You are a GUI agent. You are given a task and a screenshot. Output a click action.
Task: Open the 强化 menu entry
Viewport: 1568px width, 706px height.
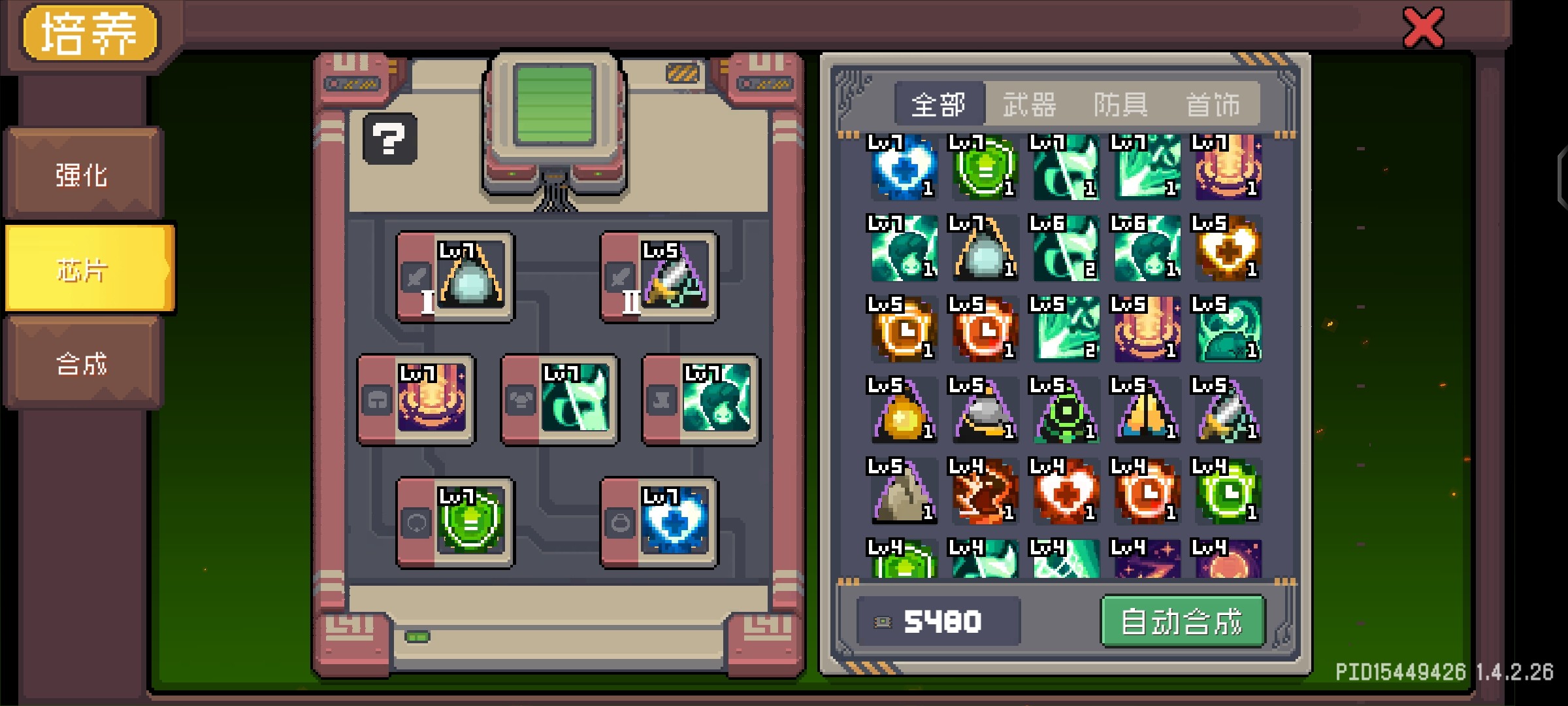coord(82,175)
